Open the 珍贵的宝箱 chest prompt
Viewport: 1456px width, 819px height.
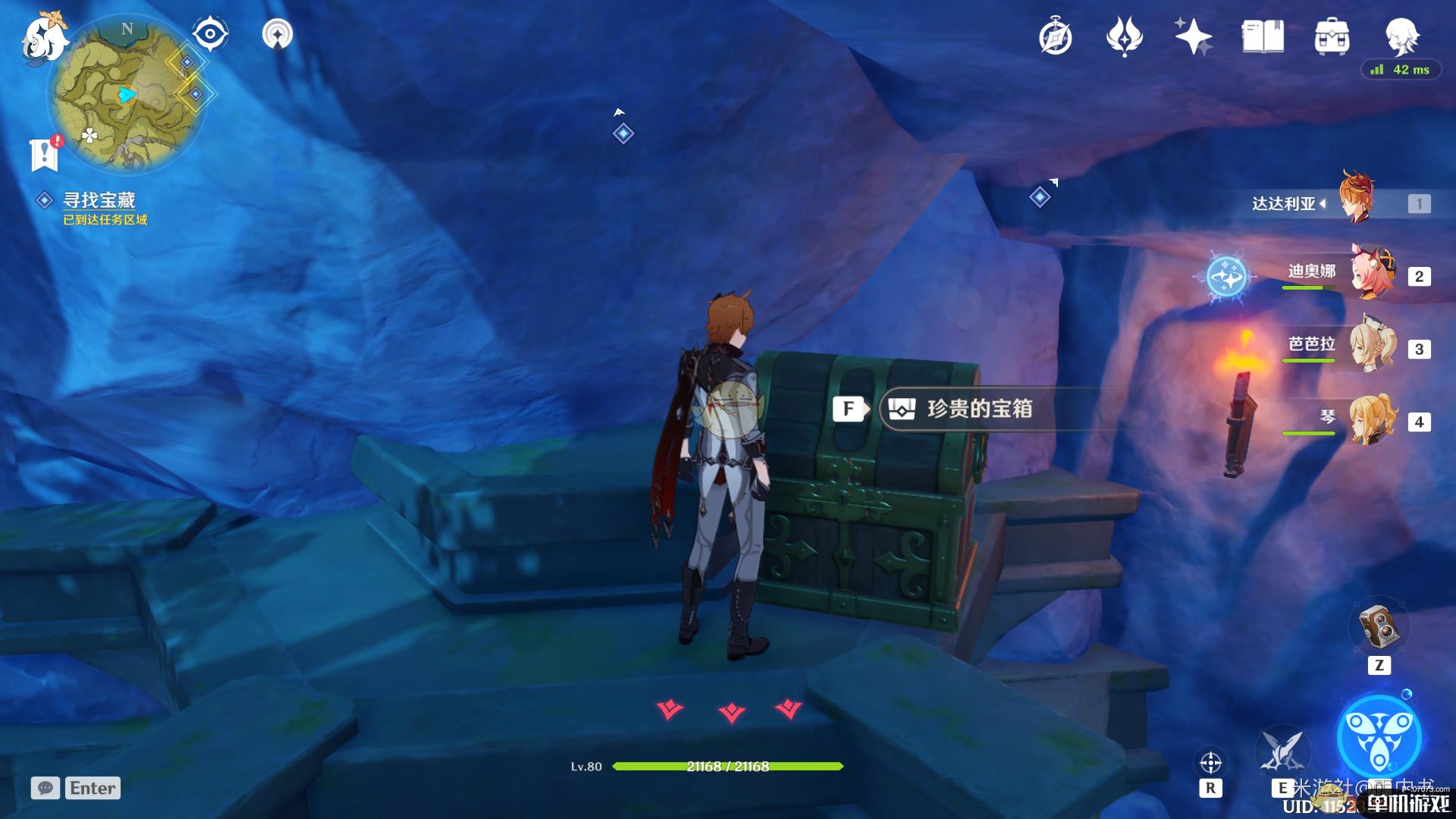coord(978,409)
